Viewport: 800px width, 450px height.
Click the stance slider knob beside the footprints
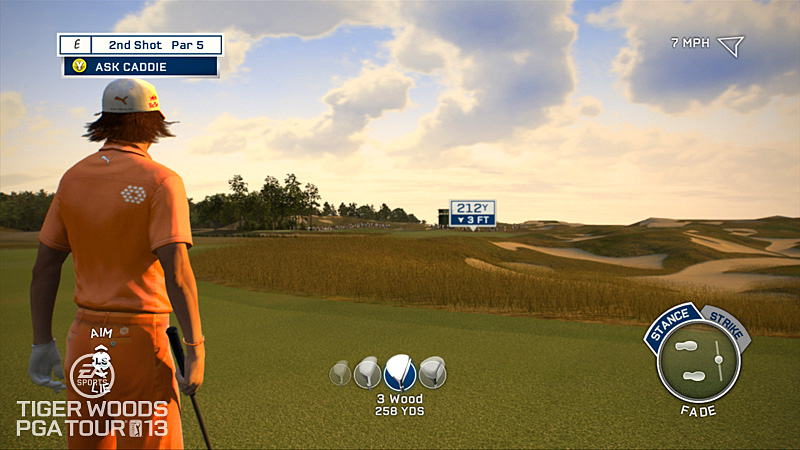point(717,360)
